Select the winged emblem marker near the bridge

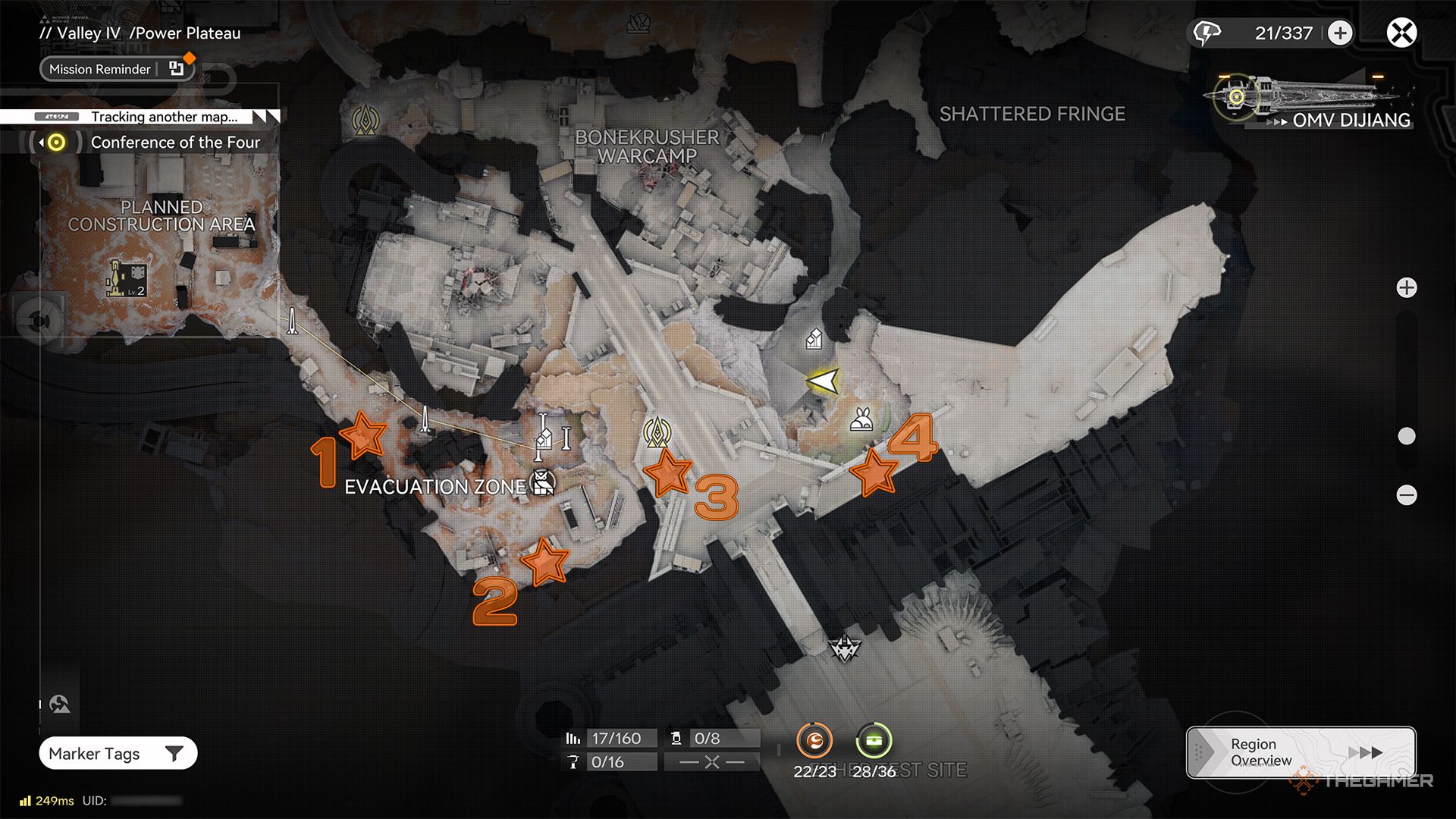click(x=844, y=648)
